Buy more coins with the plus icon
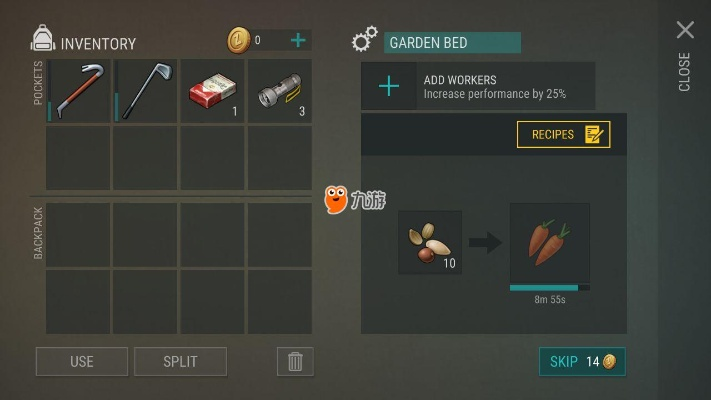 coord(298,40)
